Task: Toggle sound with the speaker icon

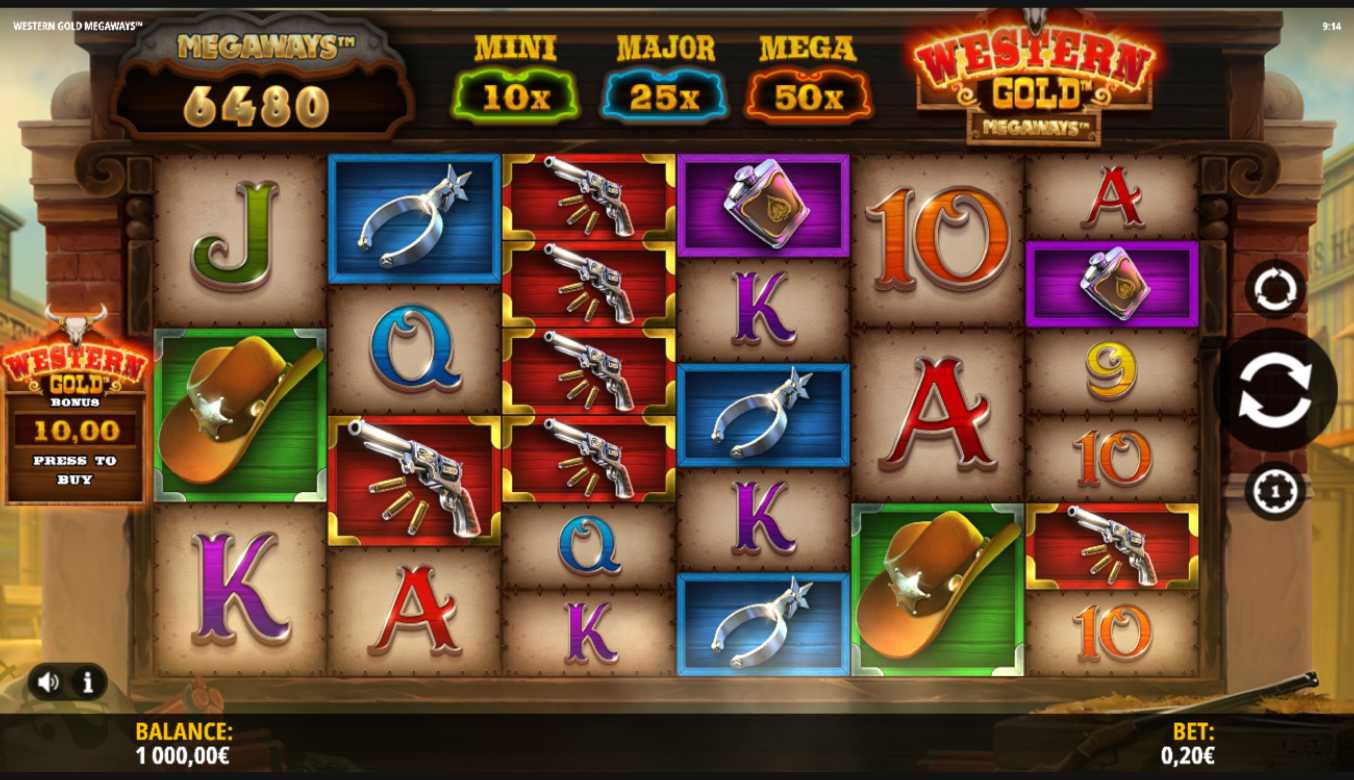Action: click(x=48, y=682)
